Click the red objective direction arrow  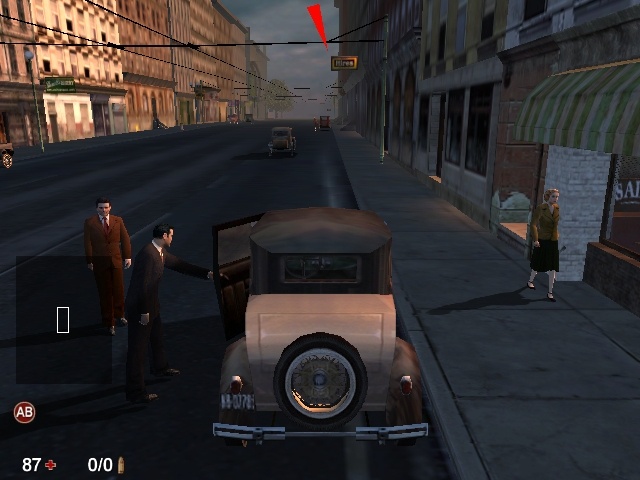[319, 23]
